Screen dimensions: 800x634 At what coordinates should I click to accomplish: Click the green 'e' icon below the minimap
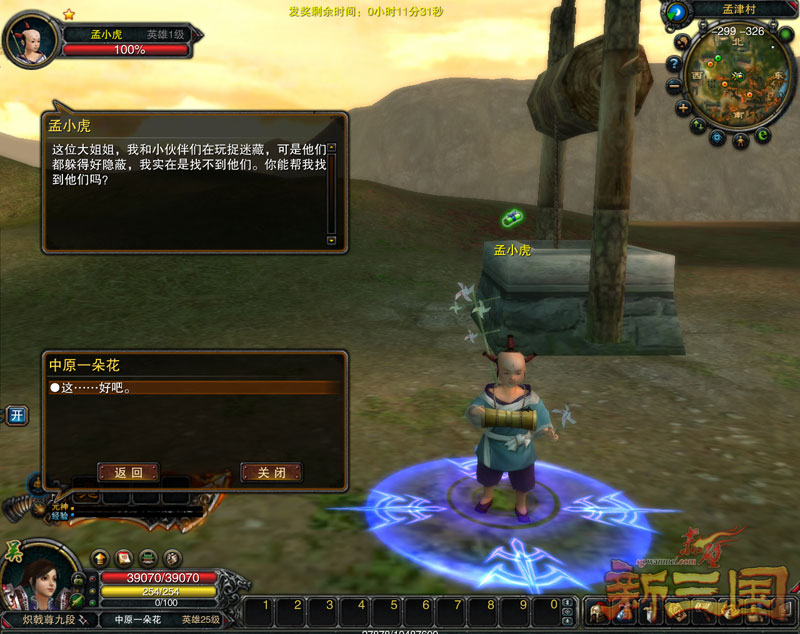coord(763,135)
